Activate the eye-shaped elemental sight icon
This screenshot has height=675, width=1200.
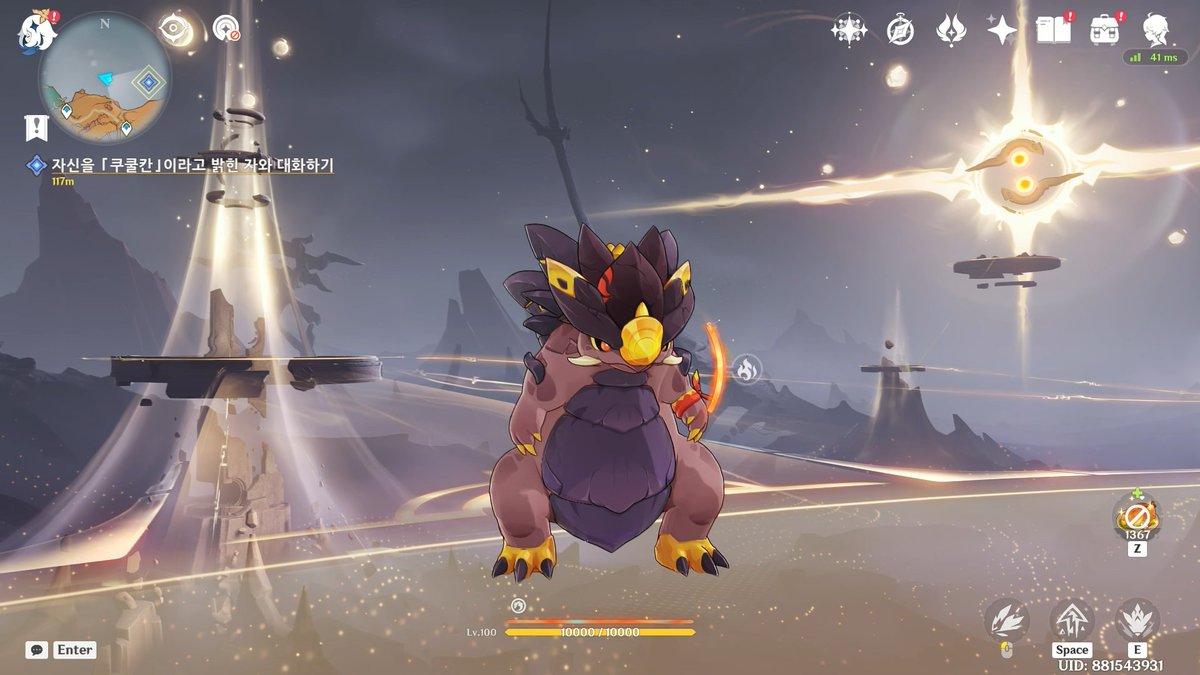click(x=177, y=29)
